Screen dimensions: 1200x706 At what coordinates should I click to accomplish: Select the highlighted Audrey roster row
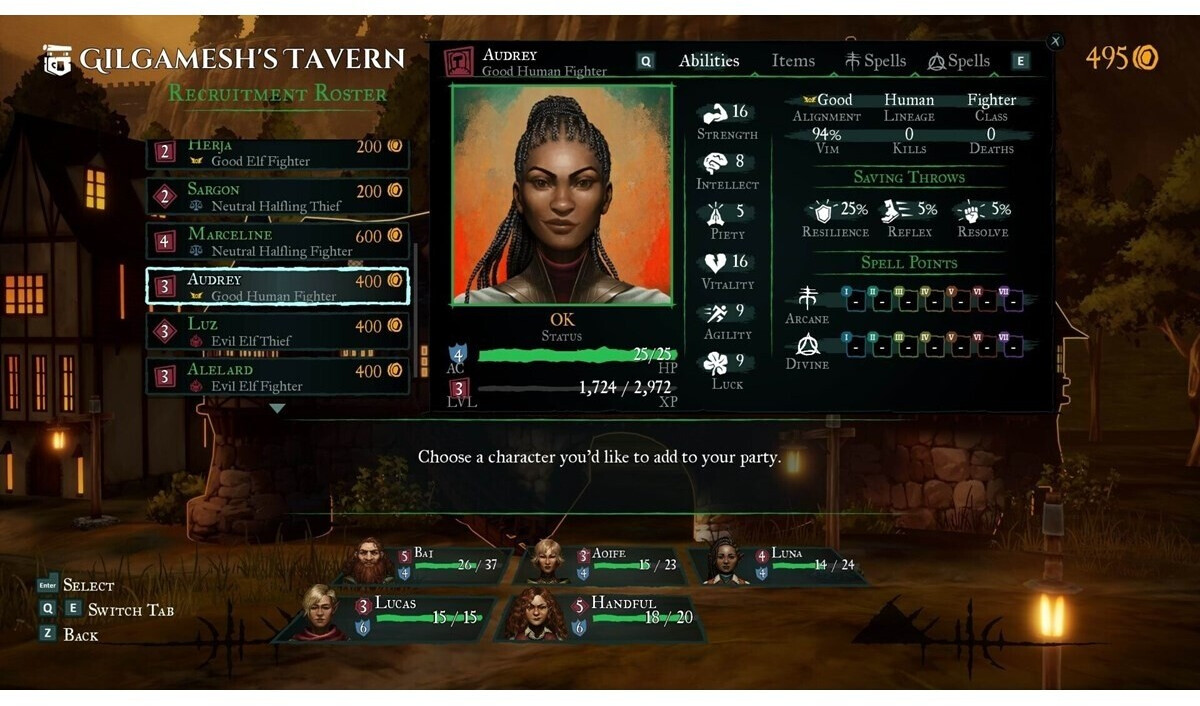point(277,287)
